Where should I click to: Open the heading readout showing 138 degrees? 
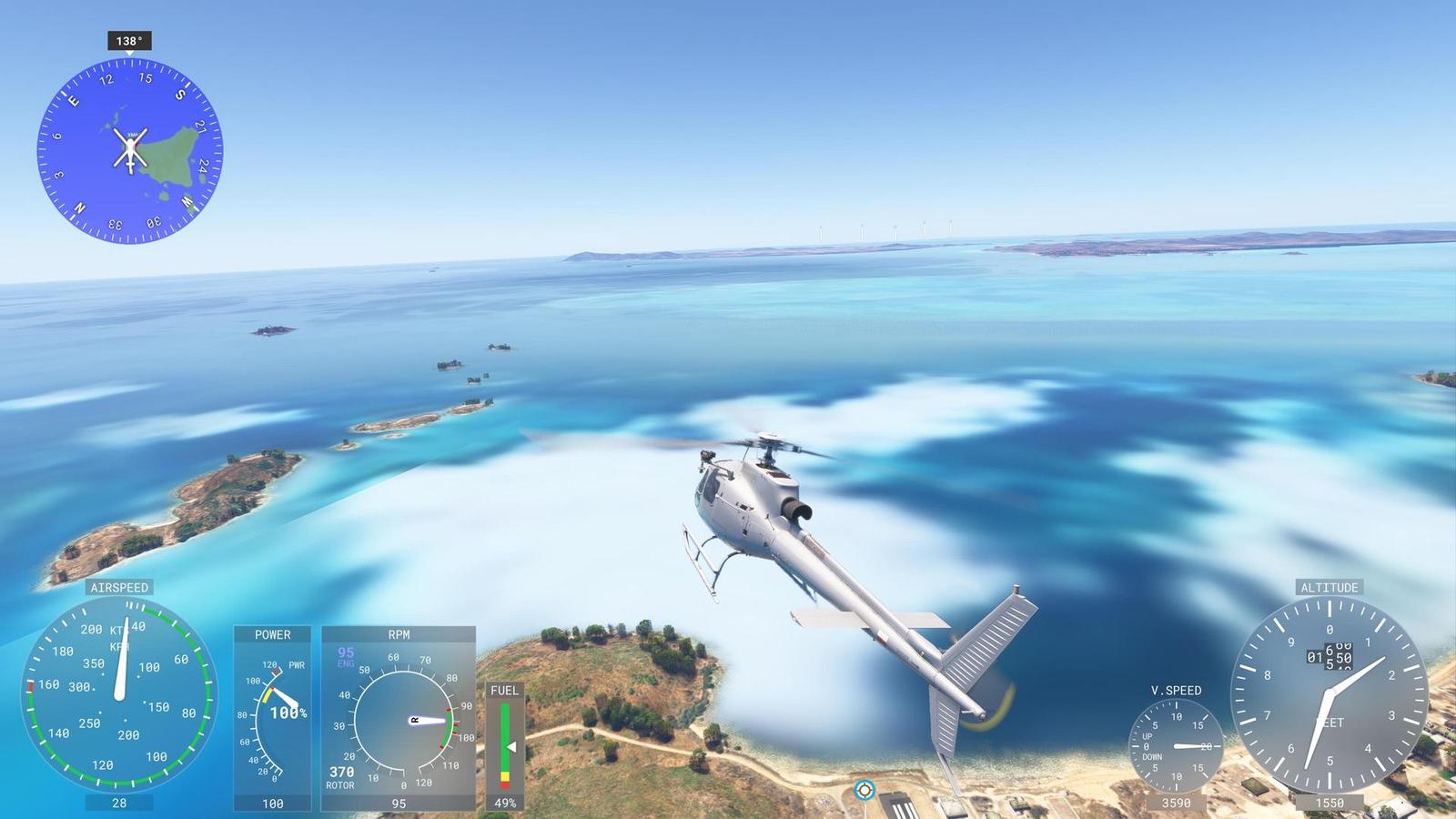(x=130, y=40)
